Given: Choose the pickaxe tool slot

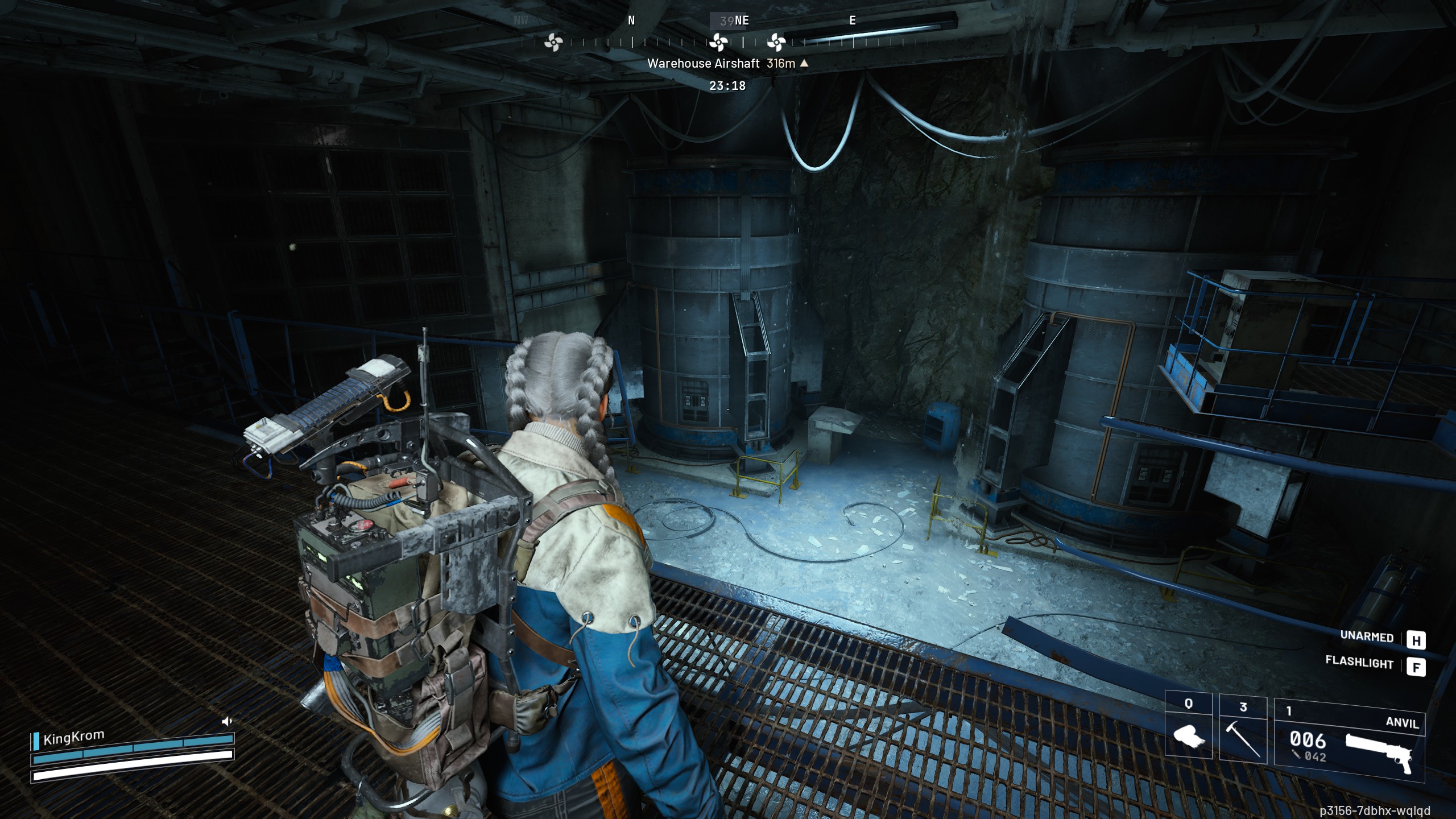Looking at the screenshot, I should pos(1243,734).
